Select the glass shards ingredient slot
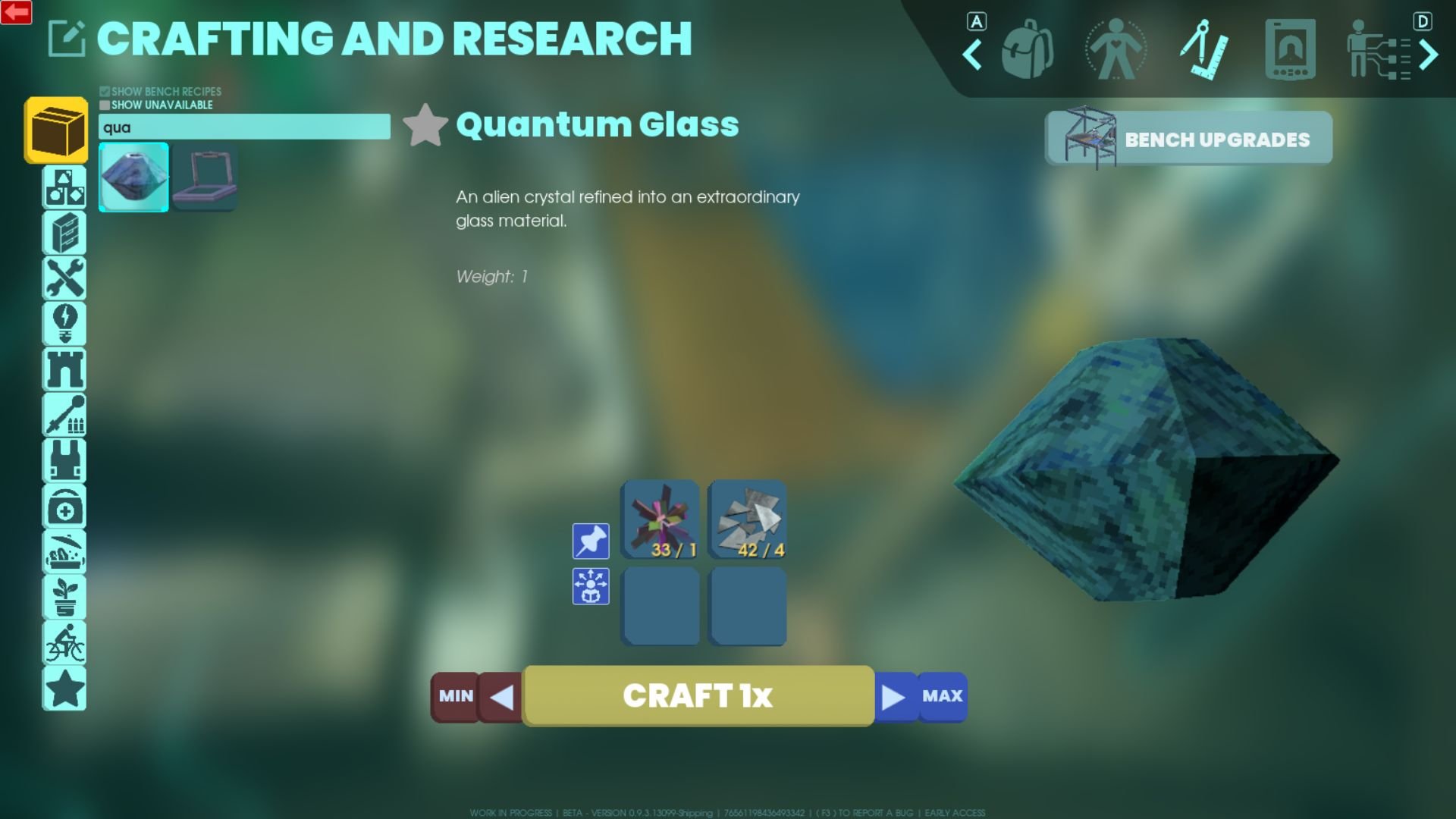 [x=747, y=520]
